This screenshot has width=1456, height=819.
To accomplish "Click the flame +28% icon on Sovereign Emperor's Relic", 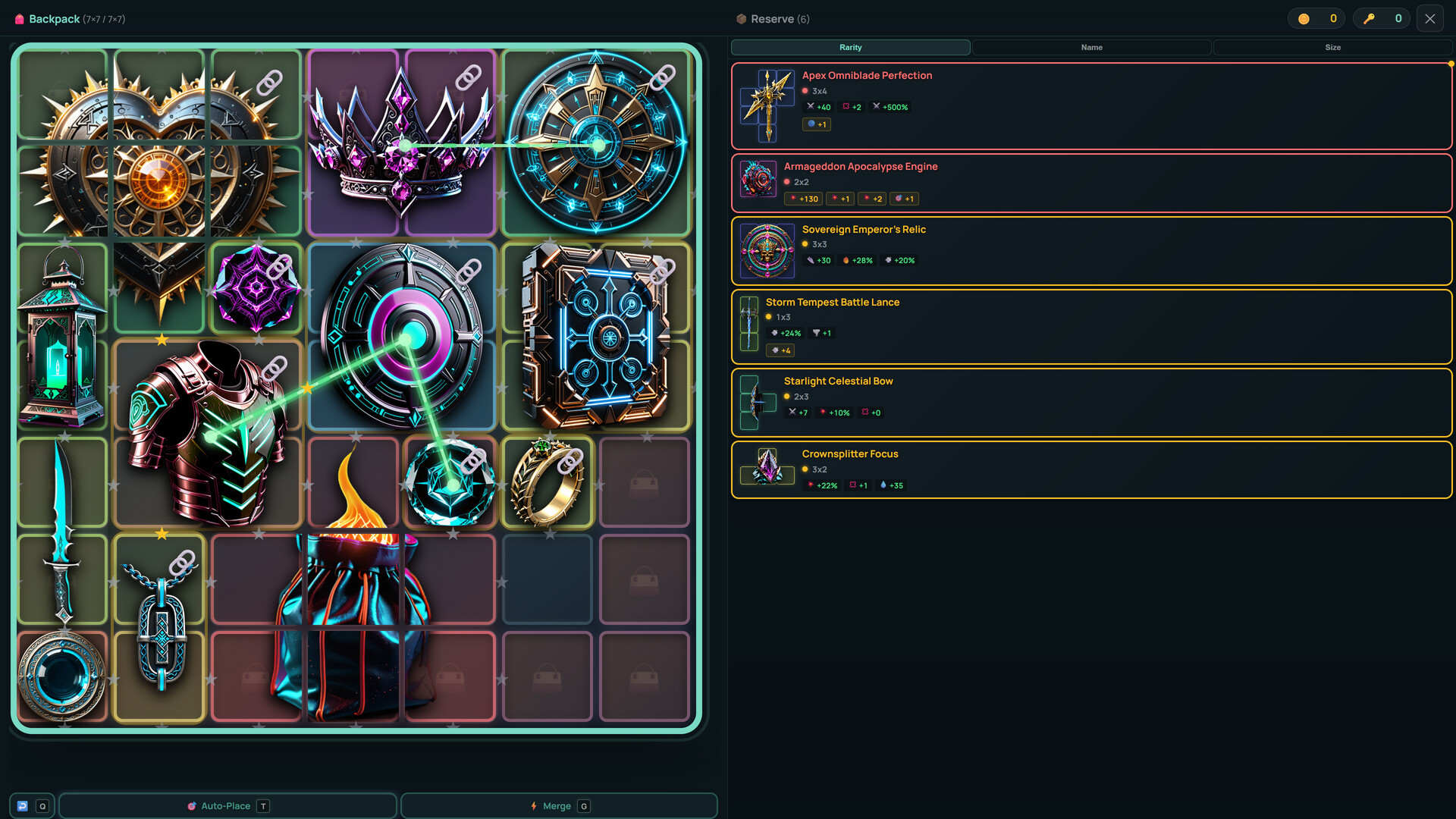I will (x=847, y=260).
